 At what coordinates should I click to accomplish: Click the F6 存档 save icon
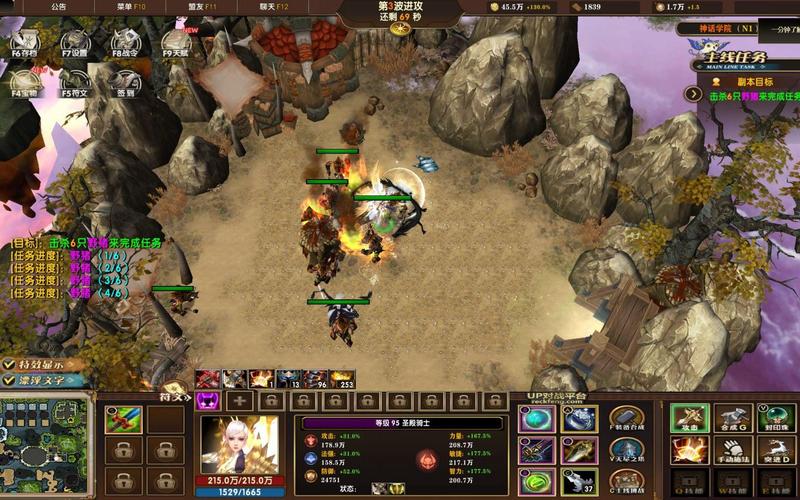[x=25, y=42]
